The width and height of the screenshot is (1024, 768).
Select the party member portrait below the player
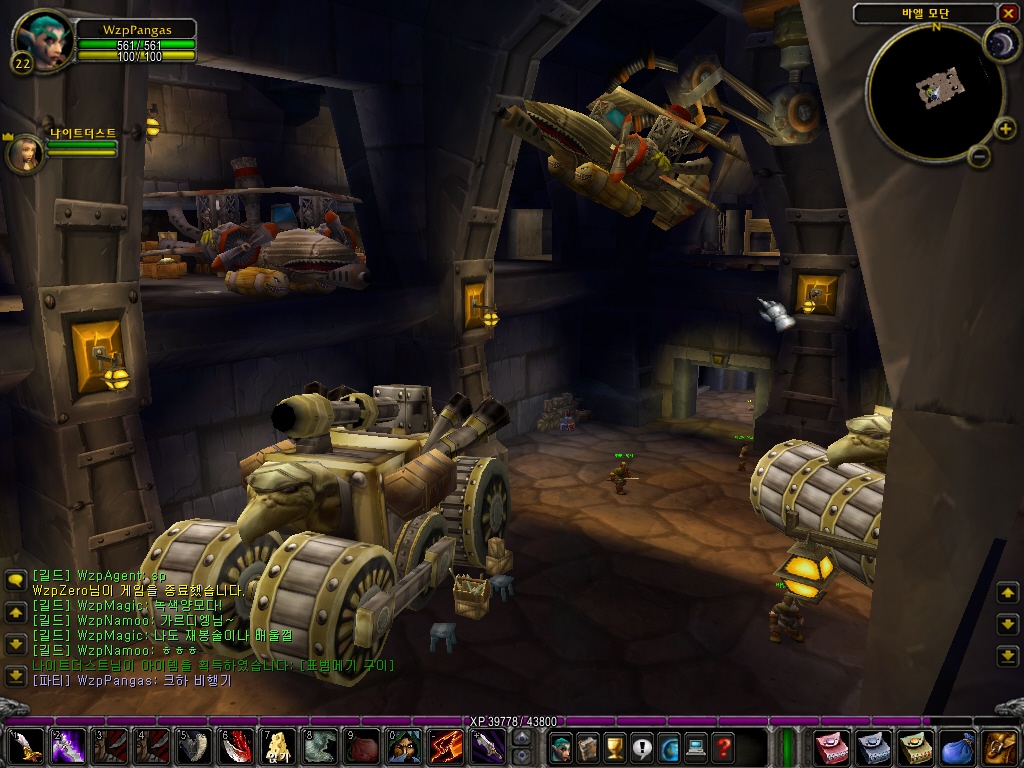24,153
